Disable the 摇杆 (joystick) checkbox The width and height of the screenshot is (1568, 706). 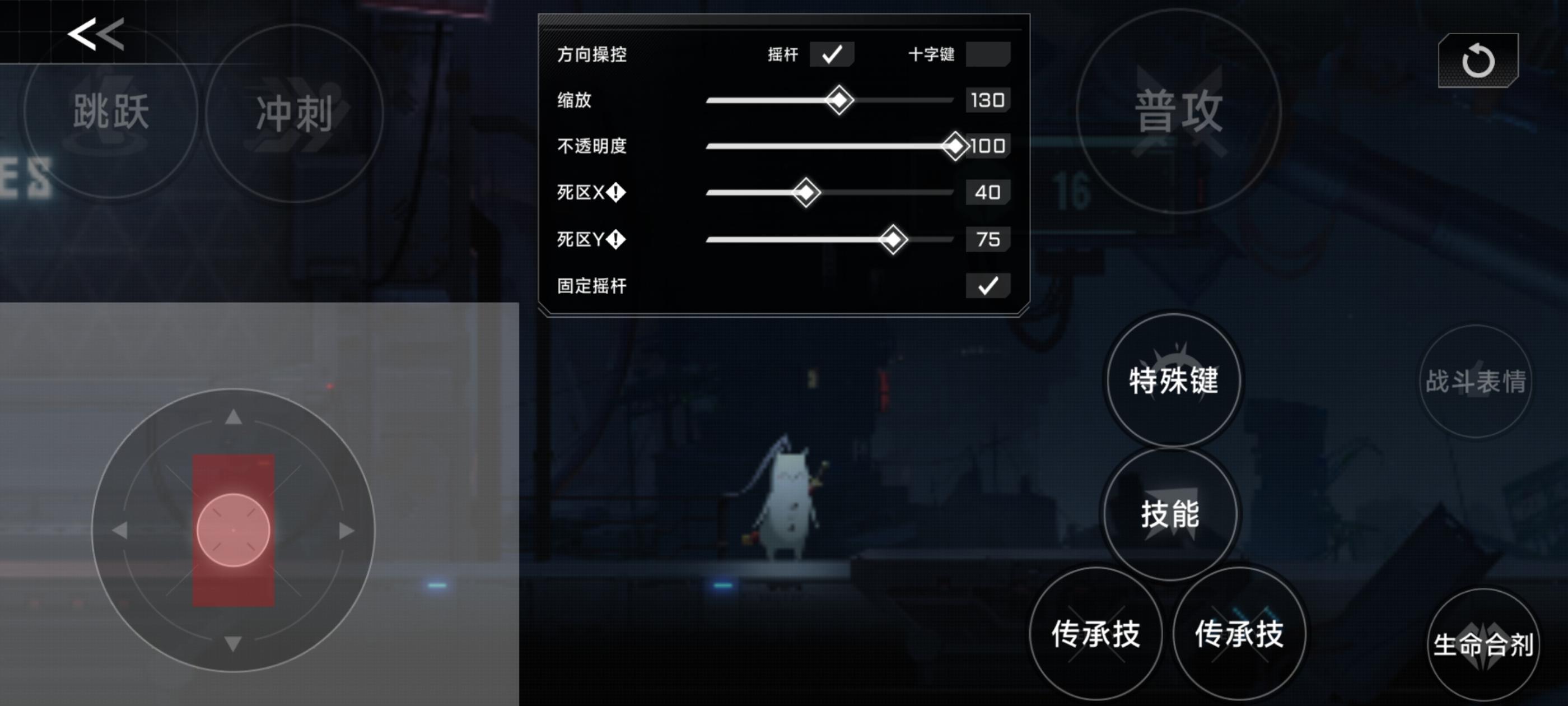coord(832,54)
